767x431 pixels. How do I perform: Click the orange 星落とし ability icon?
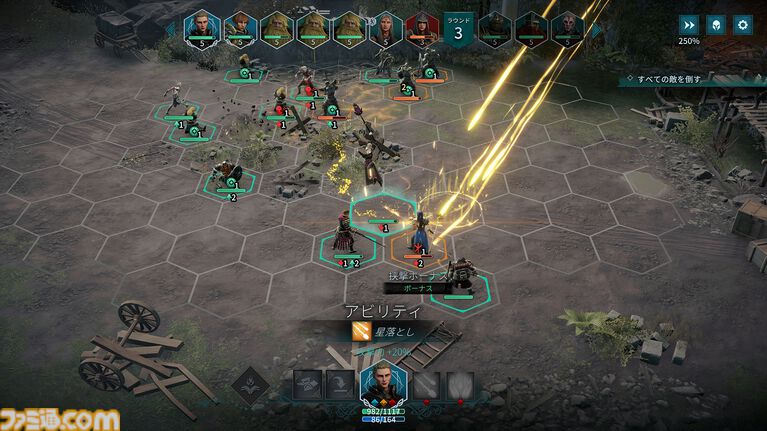360,331
